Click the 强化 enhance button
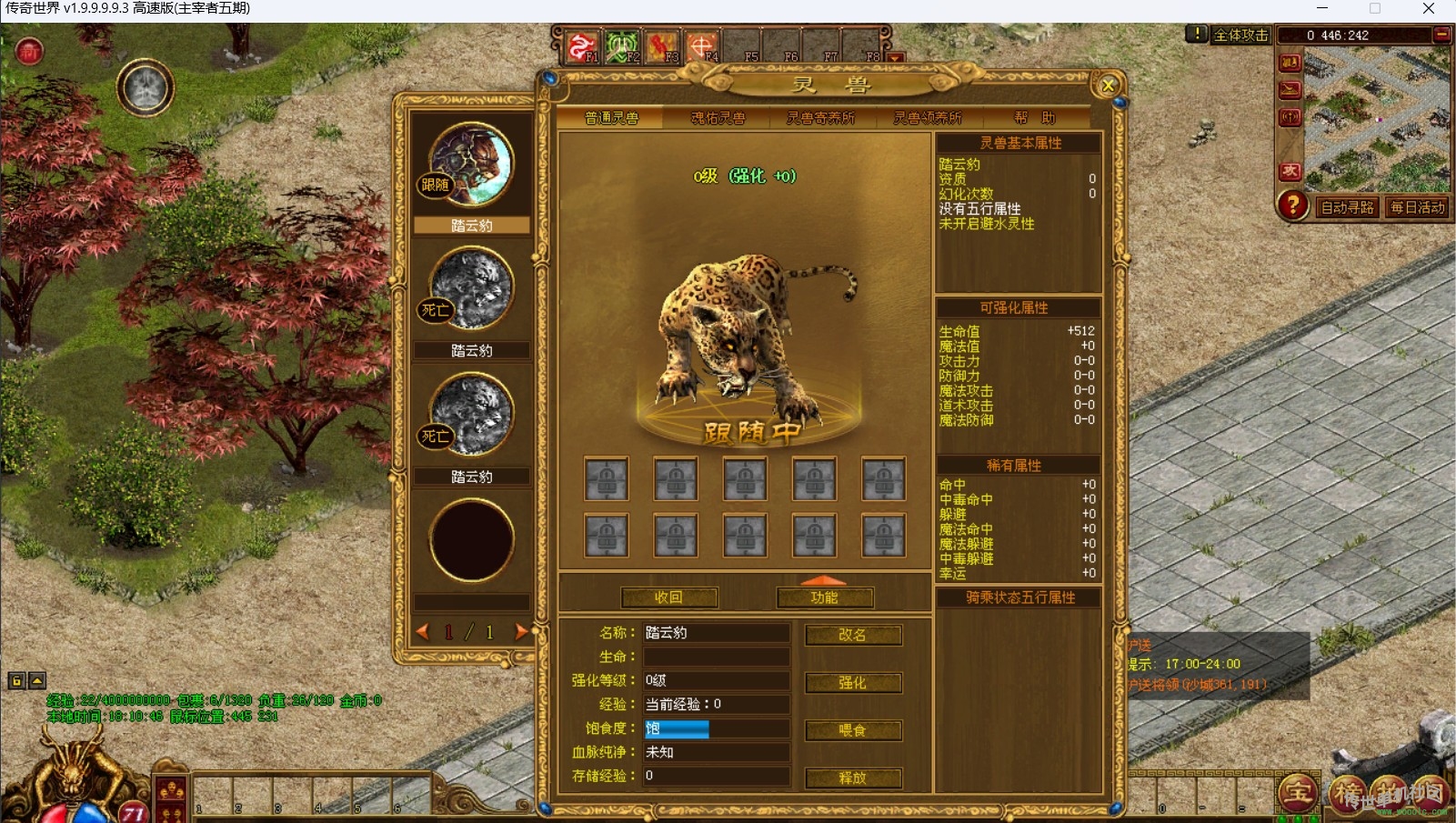1456x823 pixels. click(x=852, y=683)
